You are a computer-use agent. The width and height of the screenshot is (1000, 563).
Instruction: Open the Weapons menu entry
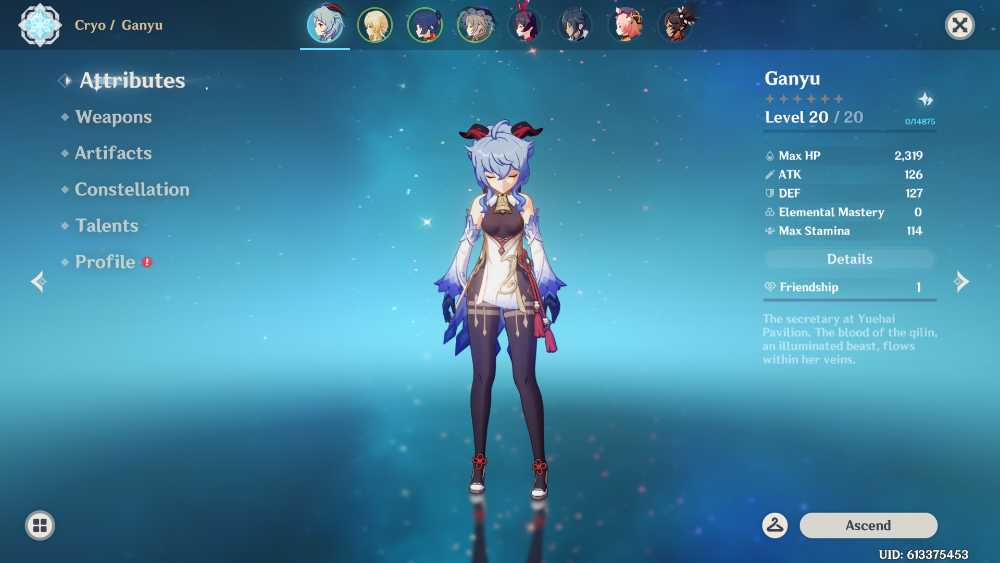click(113, 117)
